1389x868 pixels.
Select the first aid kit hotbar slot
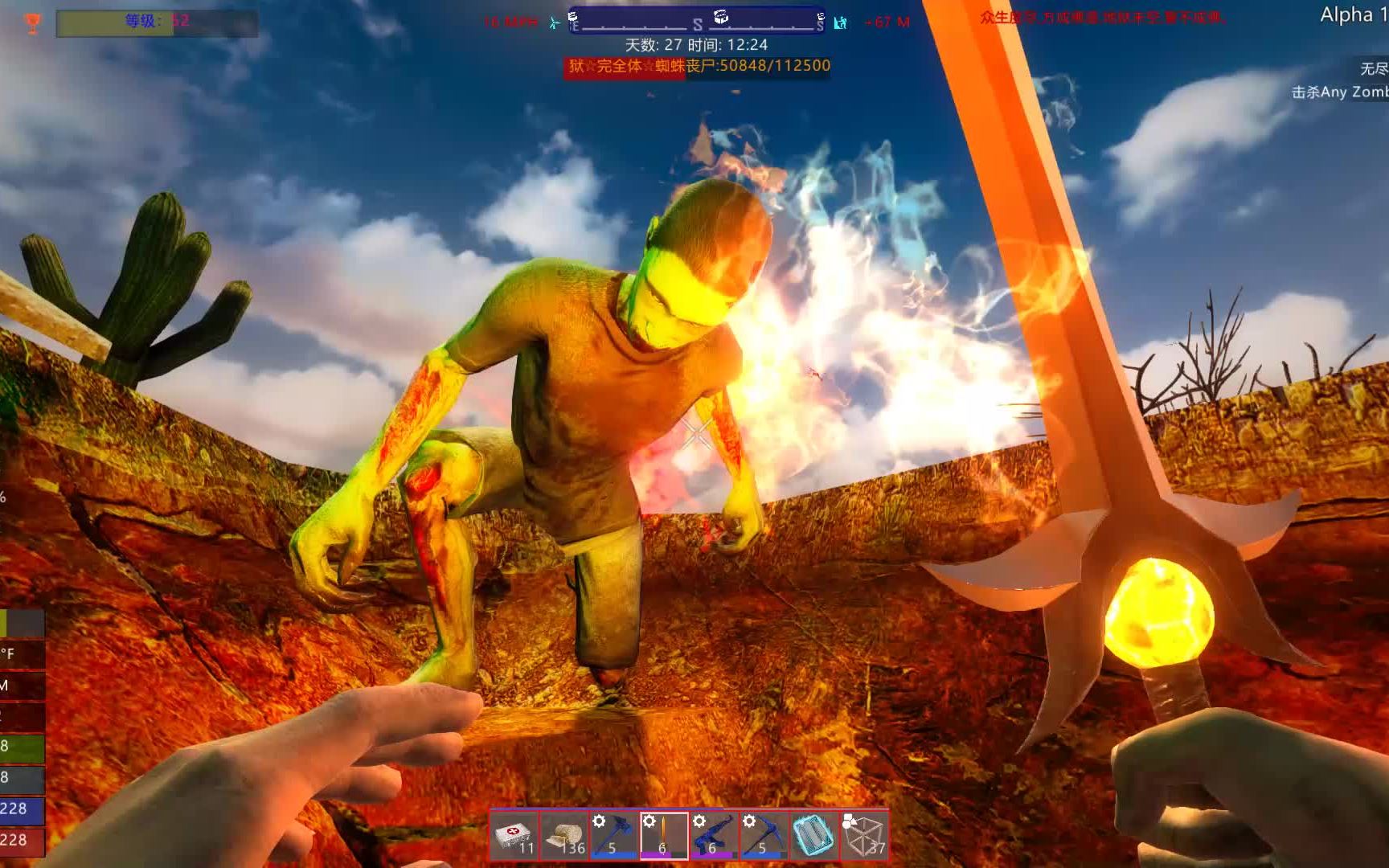pos(514,836)
